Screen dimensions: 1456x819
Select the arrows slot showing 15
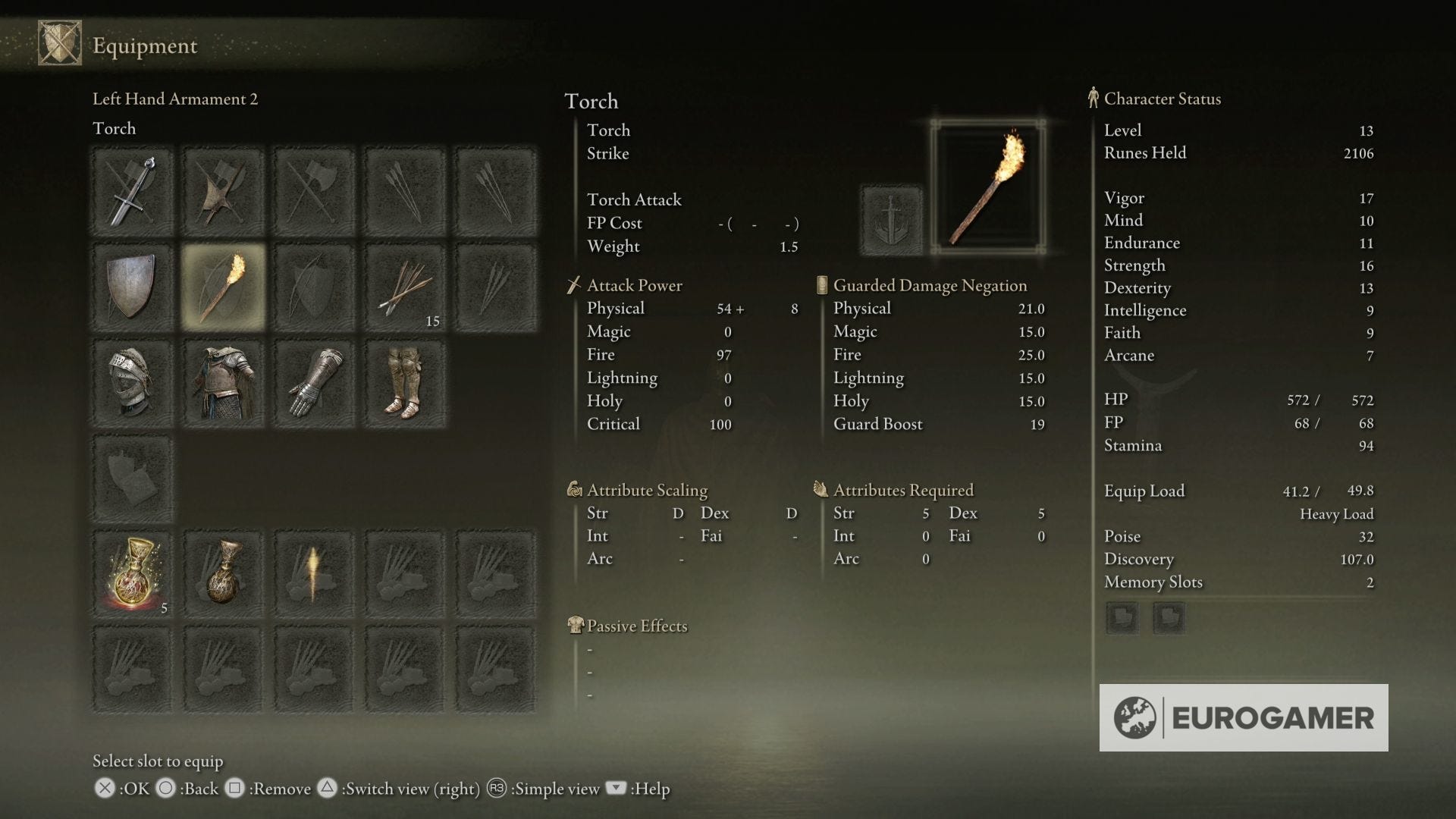coord(404,287)
